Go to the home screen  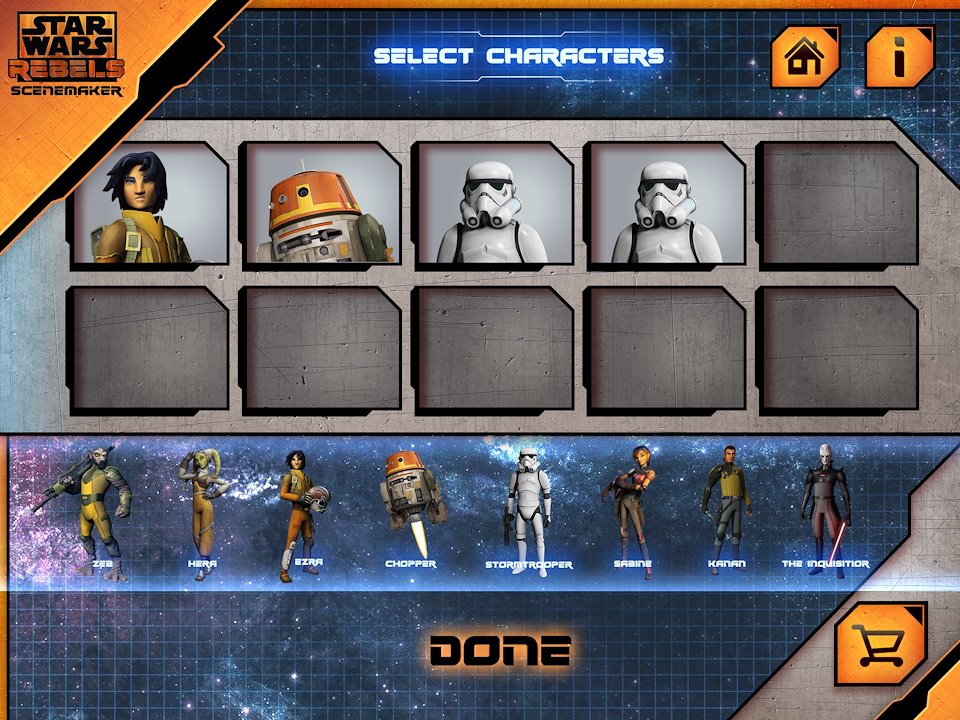point(804,57)
